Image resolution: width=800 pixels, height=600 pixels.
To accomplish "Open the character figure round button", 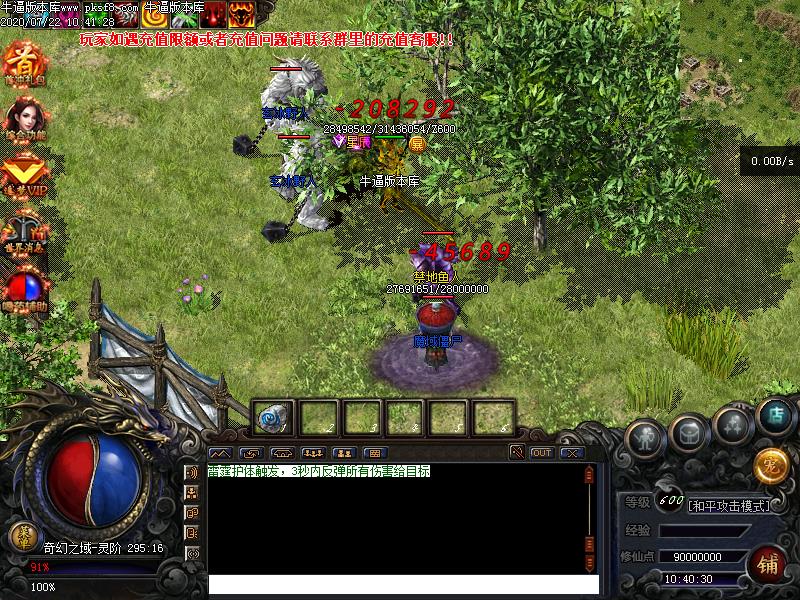I will [x=645, y=438].
